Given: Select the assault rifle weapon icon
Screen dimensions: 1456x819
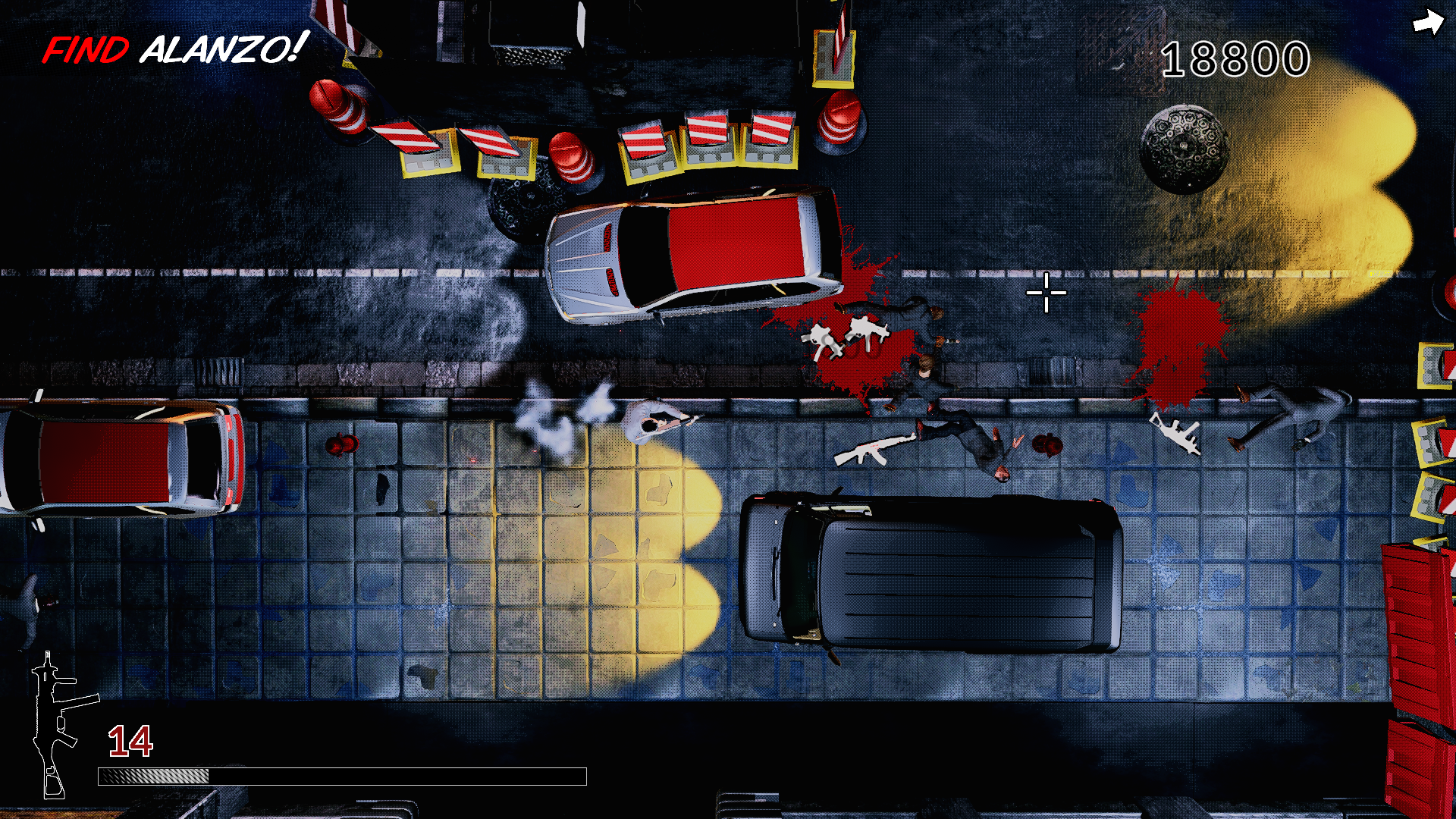Looking at the screenshot, I should tap(53, 724).
